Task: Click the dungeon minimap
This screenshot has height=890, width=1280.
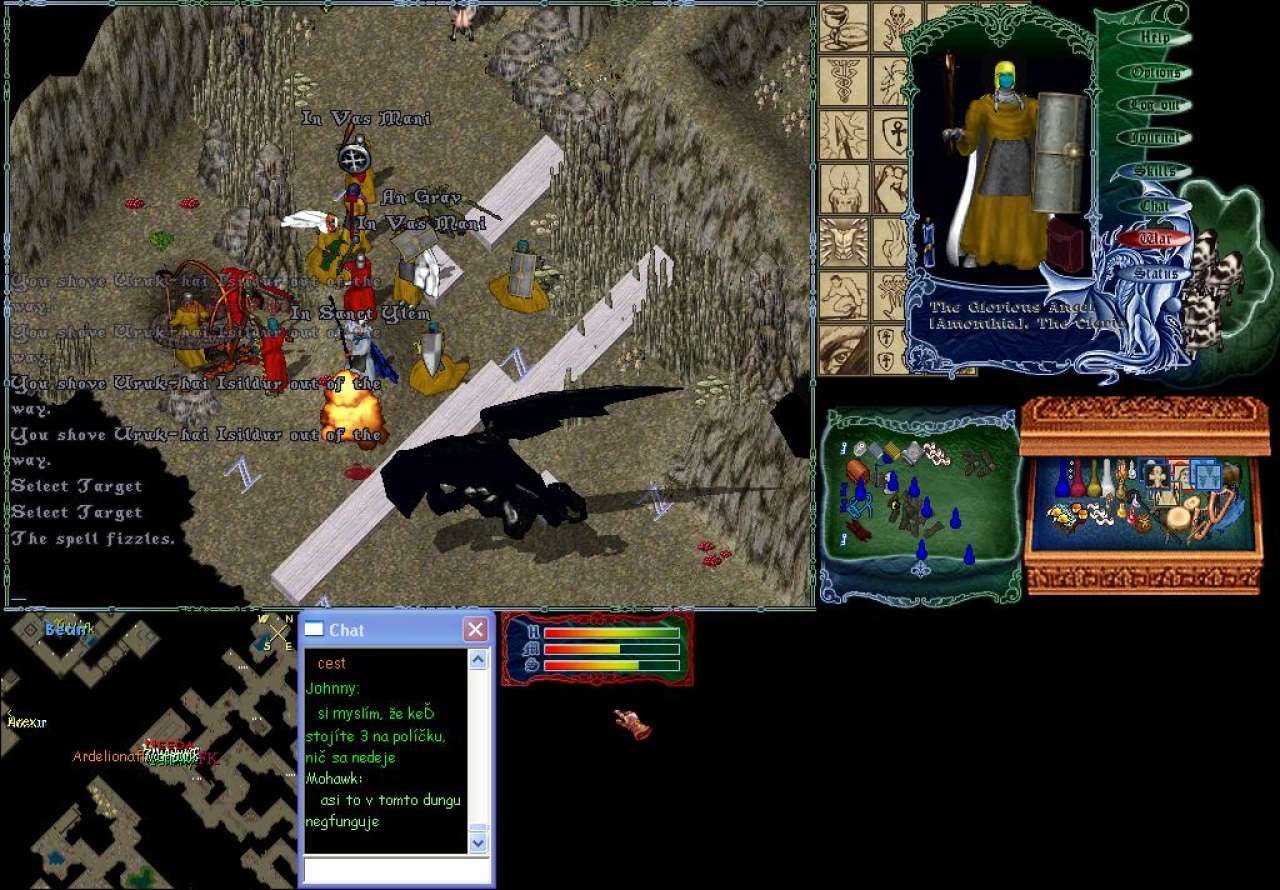Action: point(148,750)
